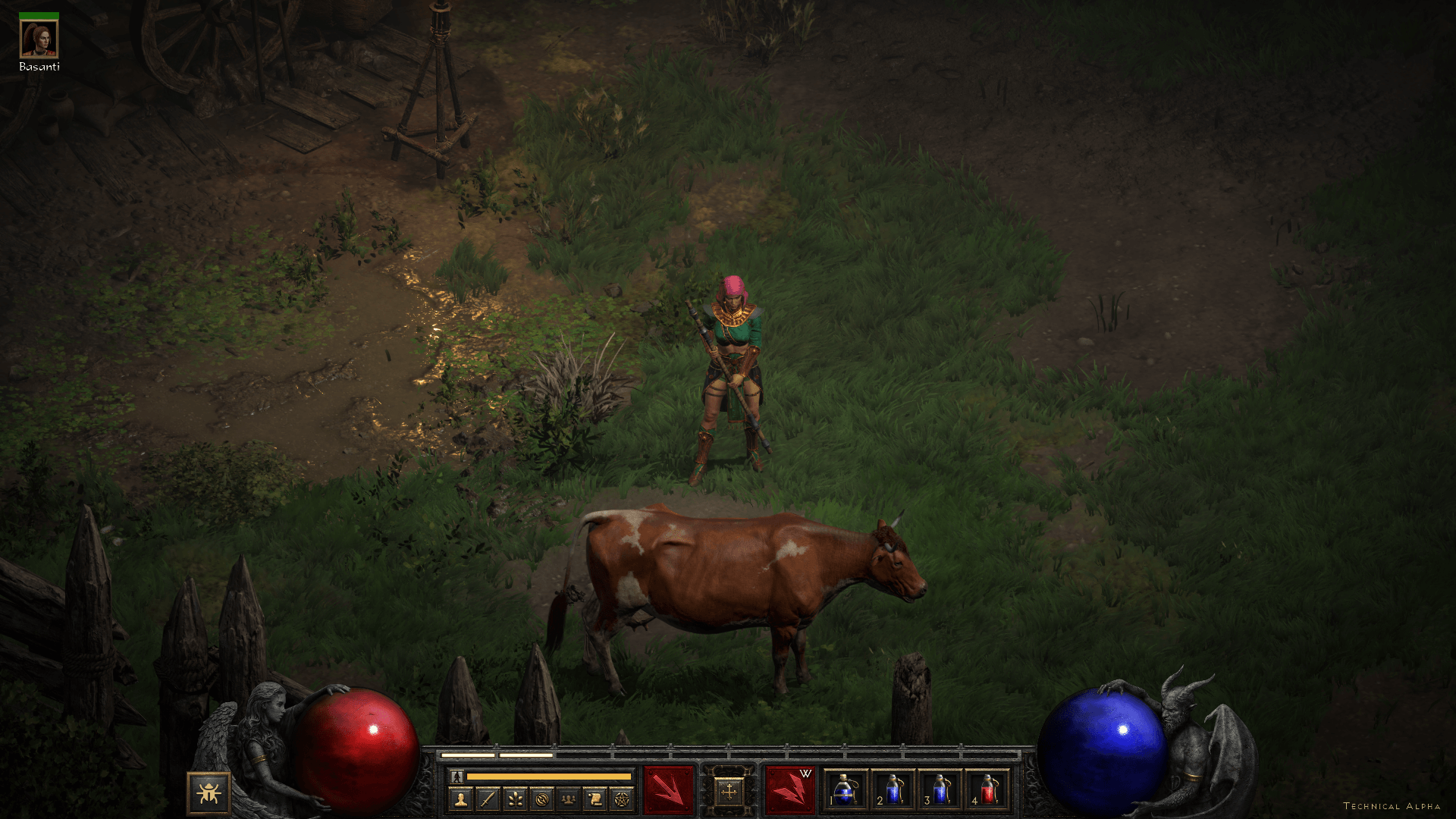Screen dimensions: 1456x819
Task: Use the red healing potion in belt slot 4
Action: pos(987,790)
